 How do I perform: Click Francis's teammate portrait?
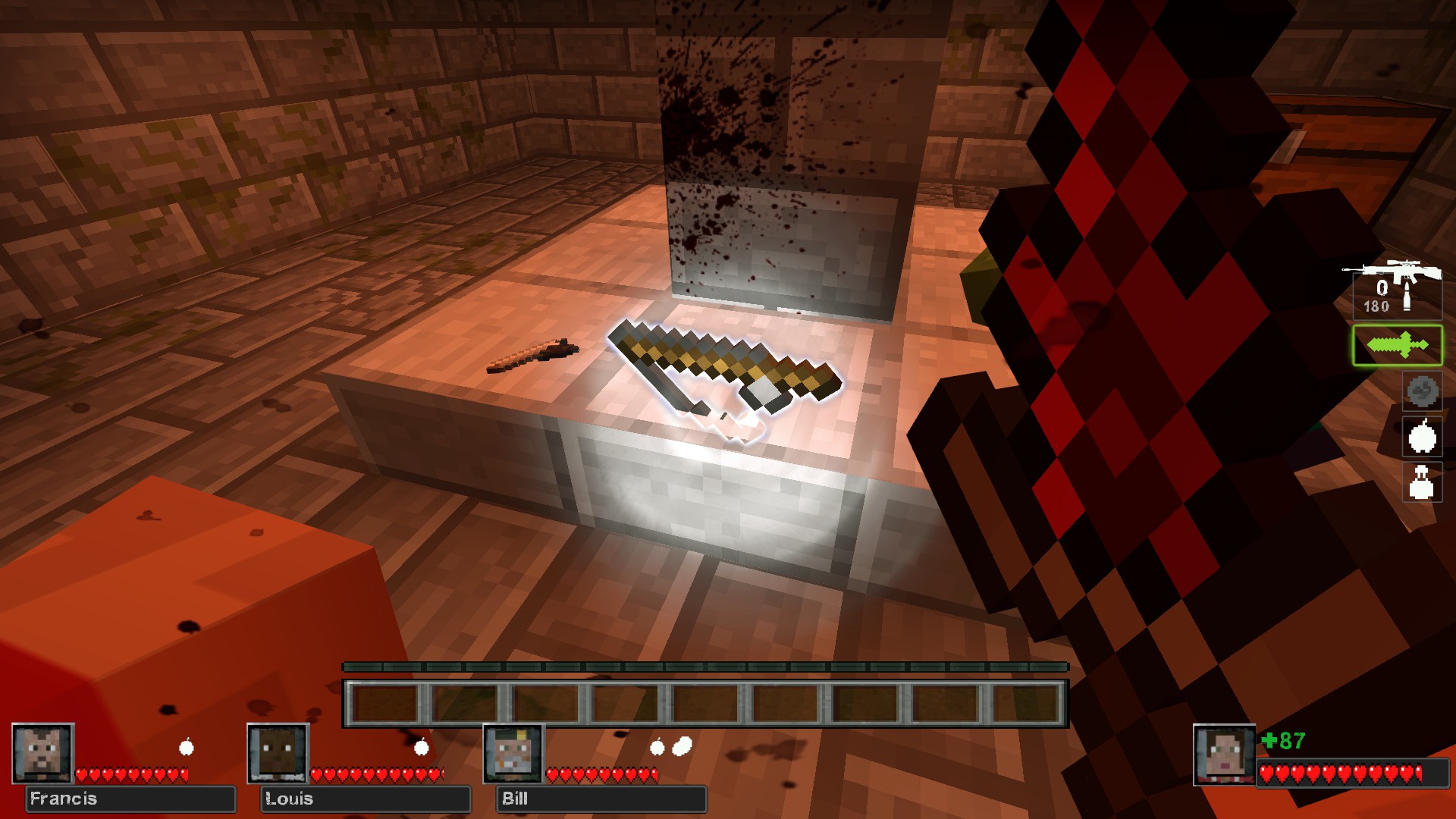(x=43, y=753)
